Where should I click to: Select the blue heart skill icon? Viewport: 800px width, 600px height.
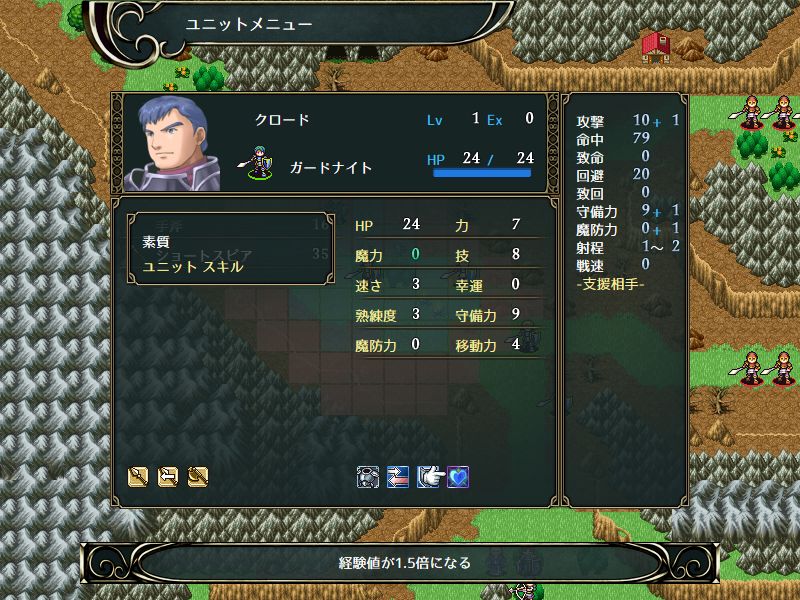458,477
